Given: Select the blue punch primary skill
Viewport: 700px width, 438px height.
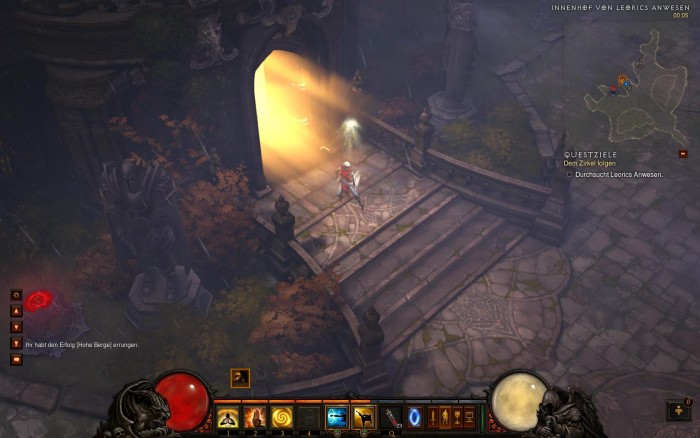Looking at the screenshot, I should [x=337, y=417].
